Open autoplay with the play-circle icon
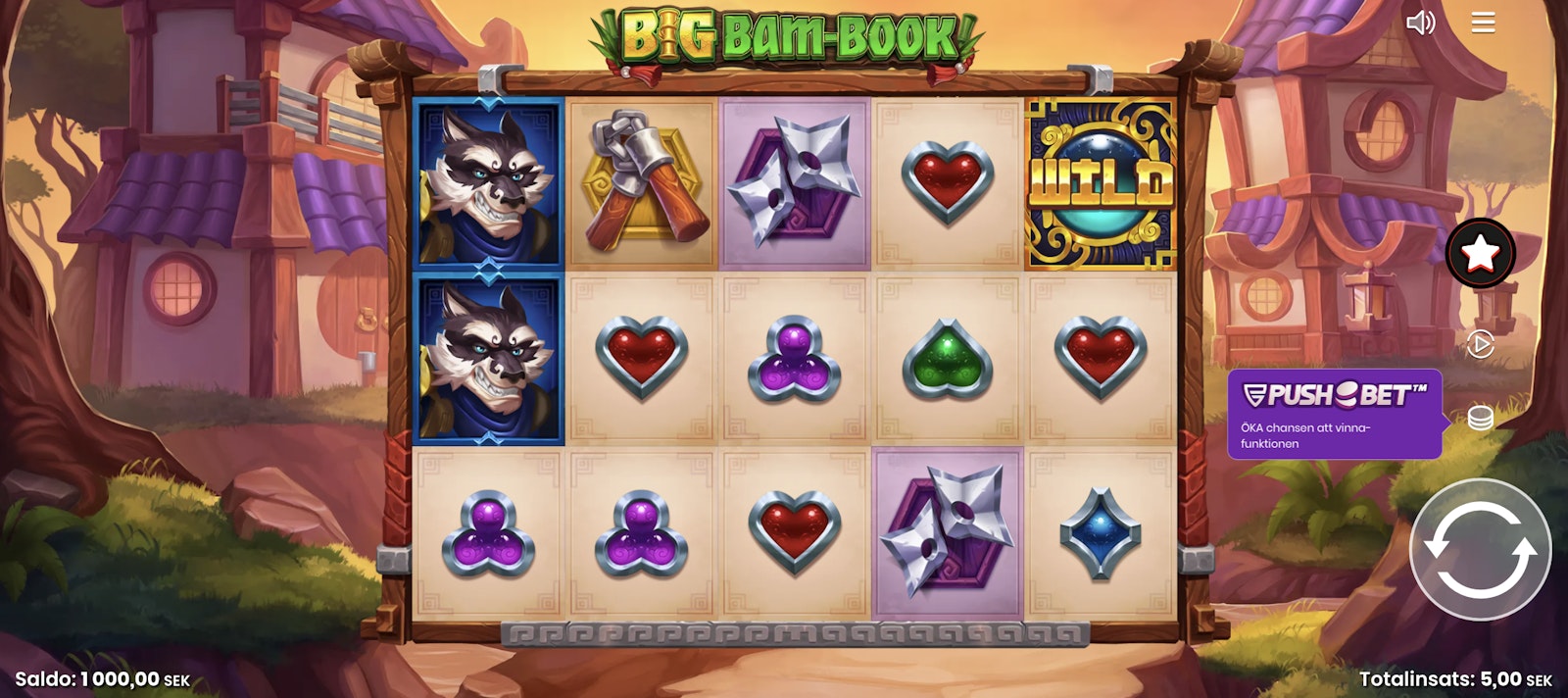This screenshot has width=1568, height=698. tap(1480, 344)
